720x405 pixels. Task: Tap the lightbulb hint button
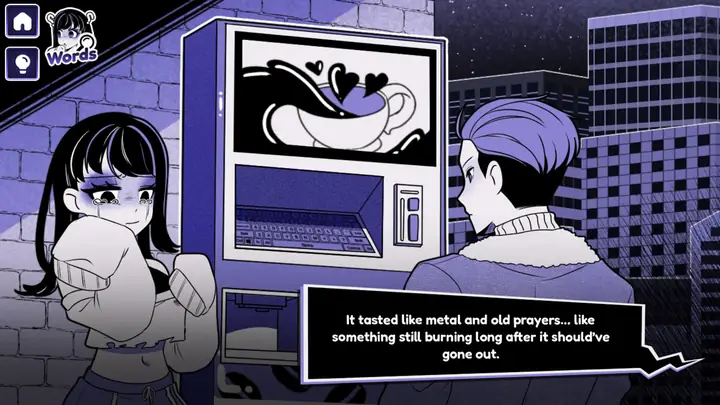22,62
